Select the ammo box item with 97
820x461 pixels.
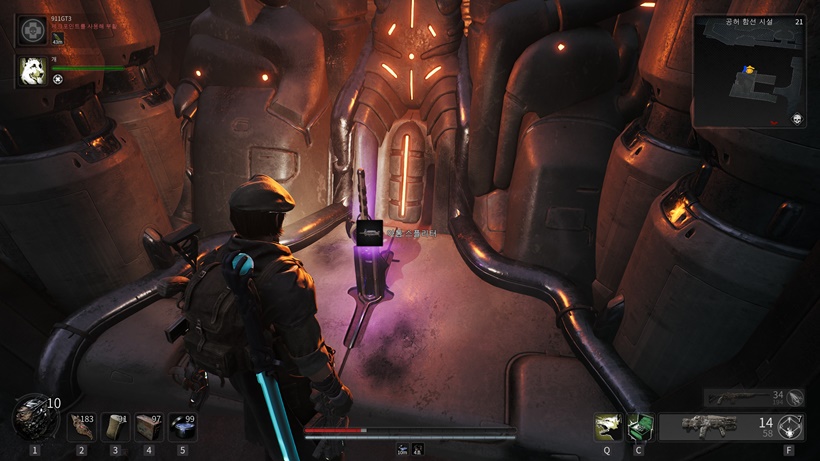(149, 426)
